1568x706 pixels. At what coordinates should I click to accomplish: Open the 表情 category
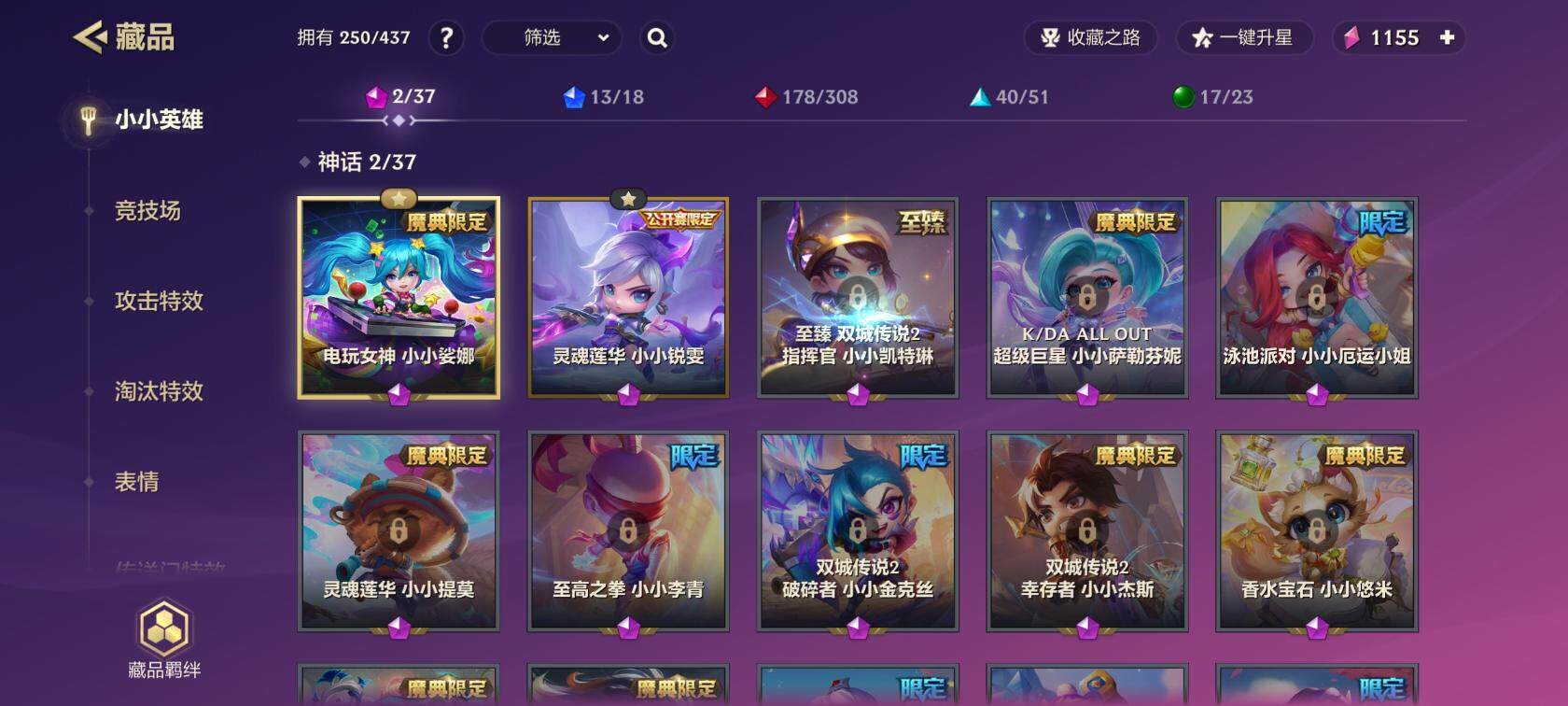pyautogui.click(x=136, y=482)
